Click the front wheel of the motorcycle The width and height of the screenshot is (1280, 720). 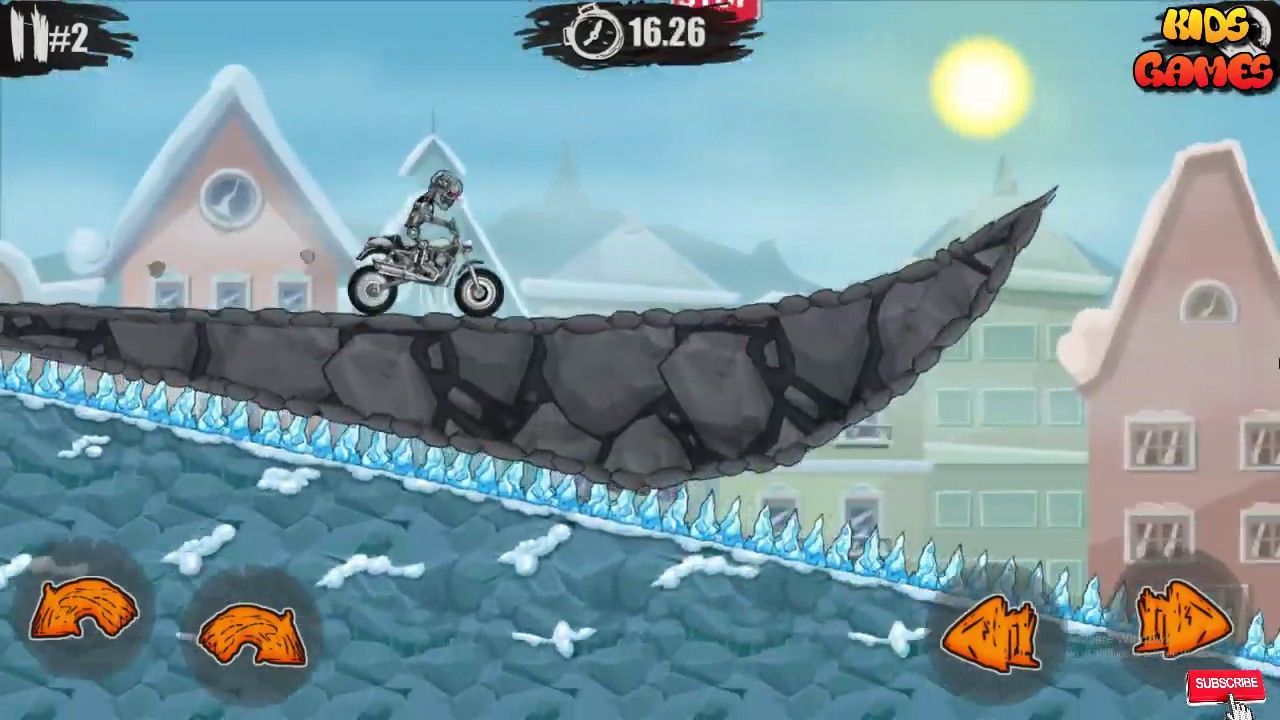(477, 293)
